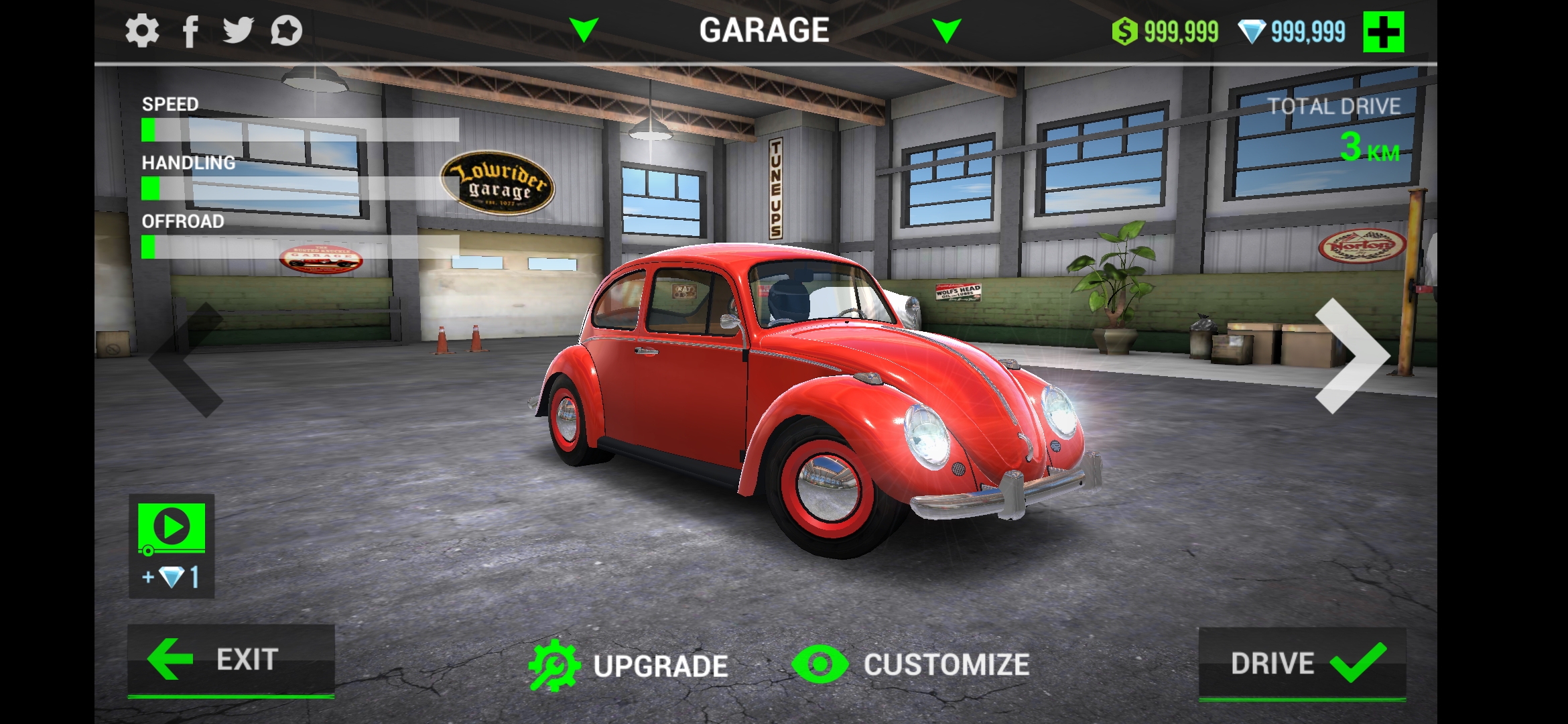Open Google Play Games sign-in
The width and height of the screenshot is (1568, 724).
[288, 29]
